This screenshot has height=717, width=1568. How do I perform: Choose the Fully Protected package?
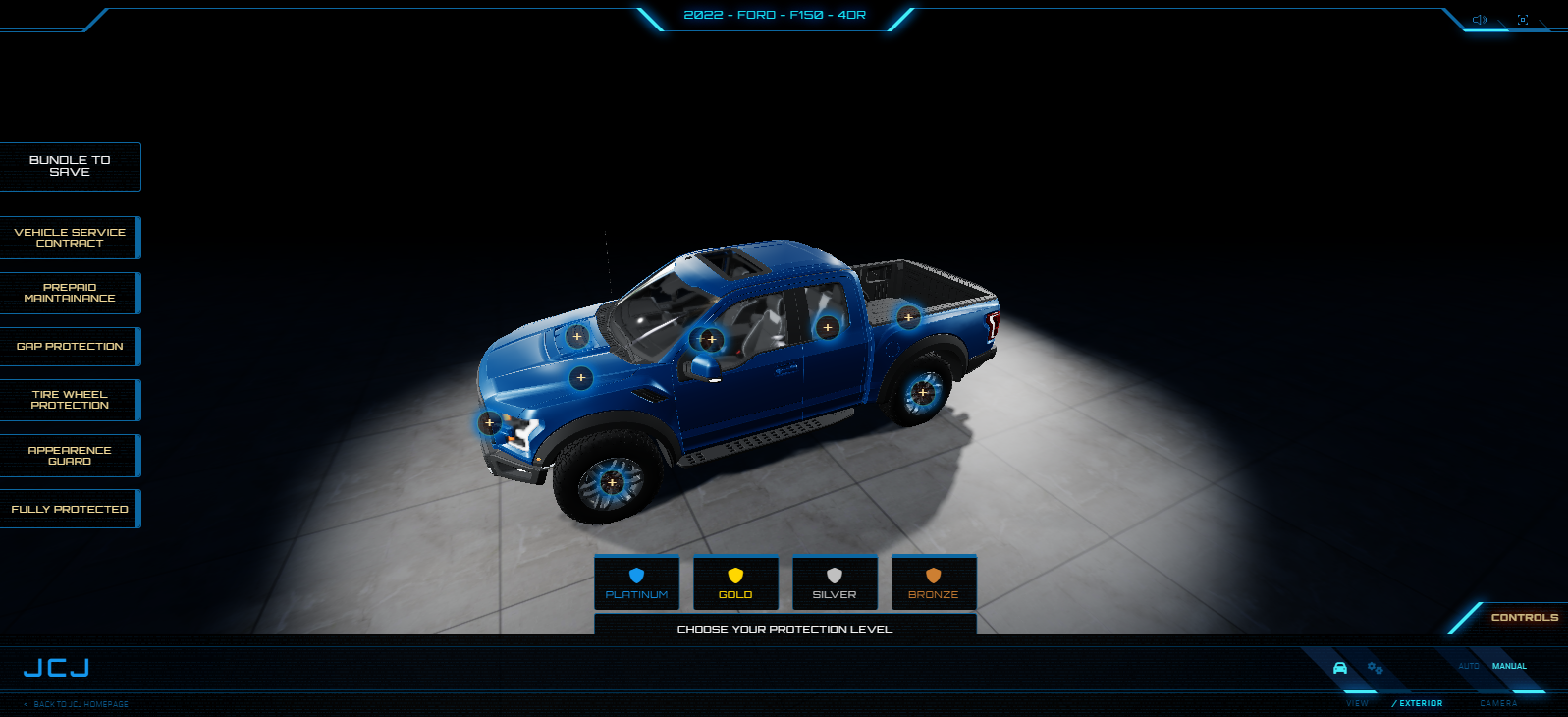click(x=70, y=509)
